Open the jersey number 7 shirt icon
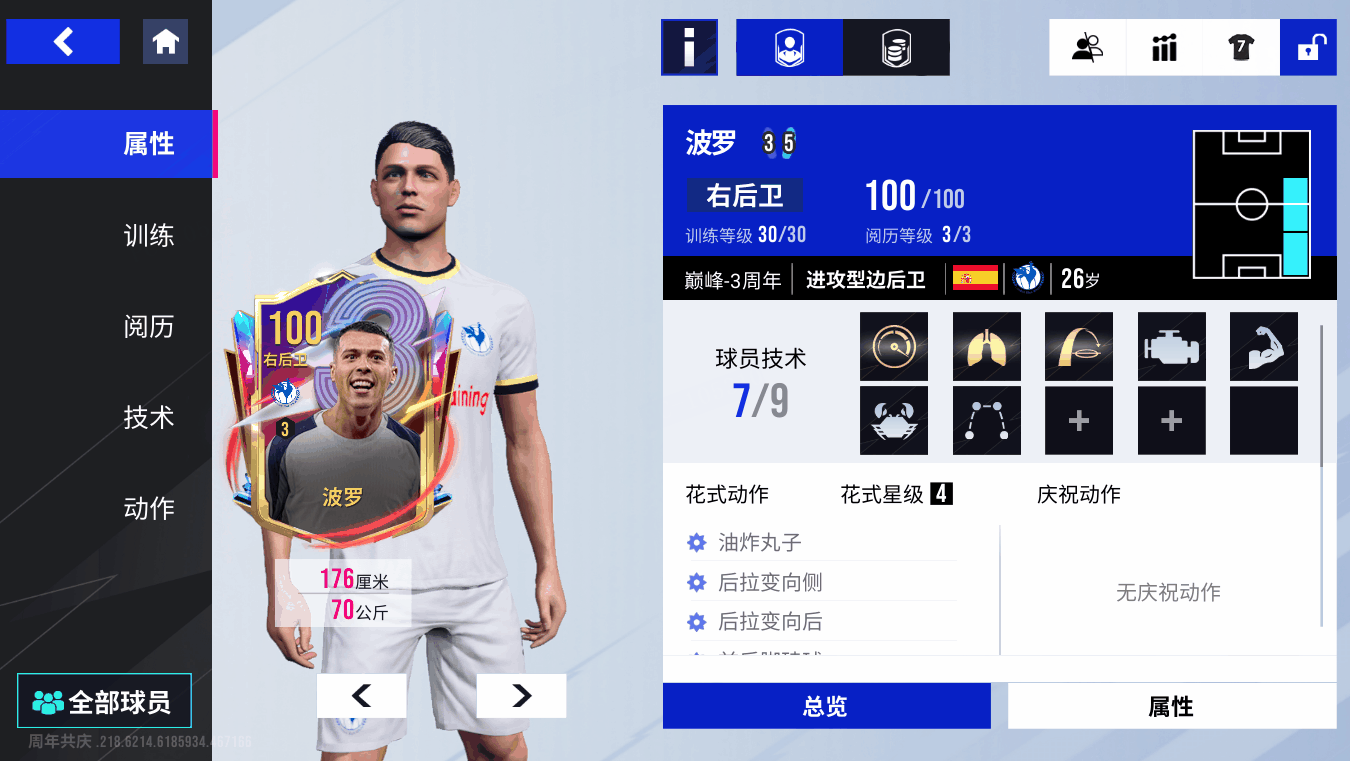 1241,47
